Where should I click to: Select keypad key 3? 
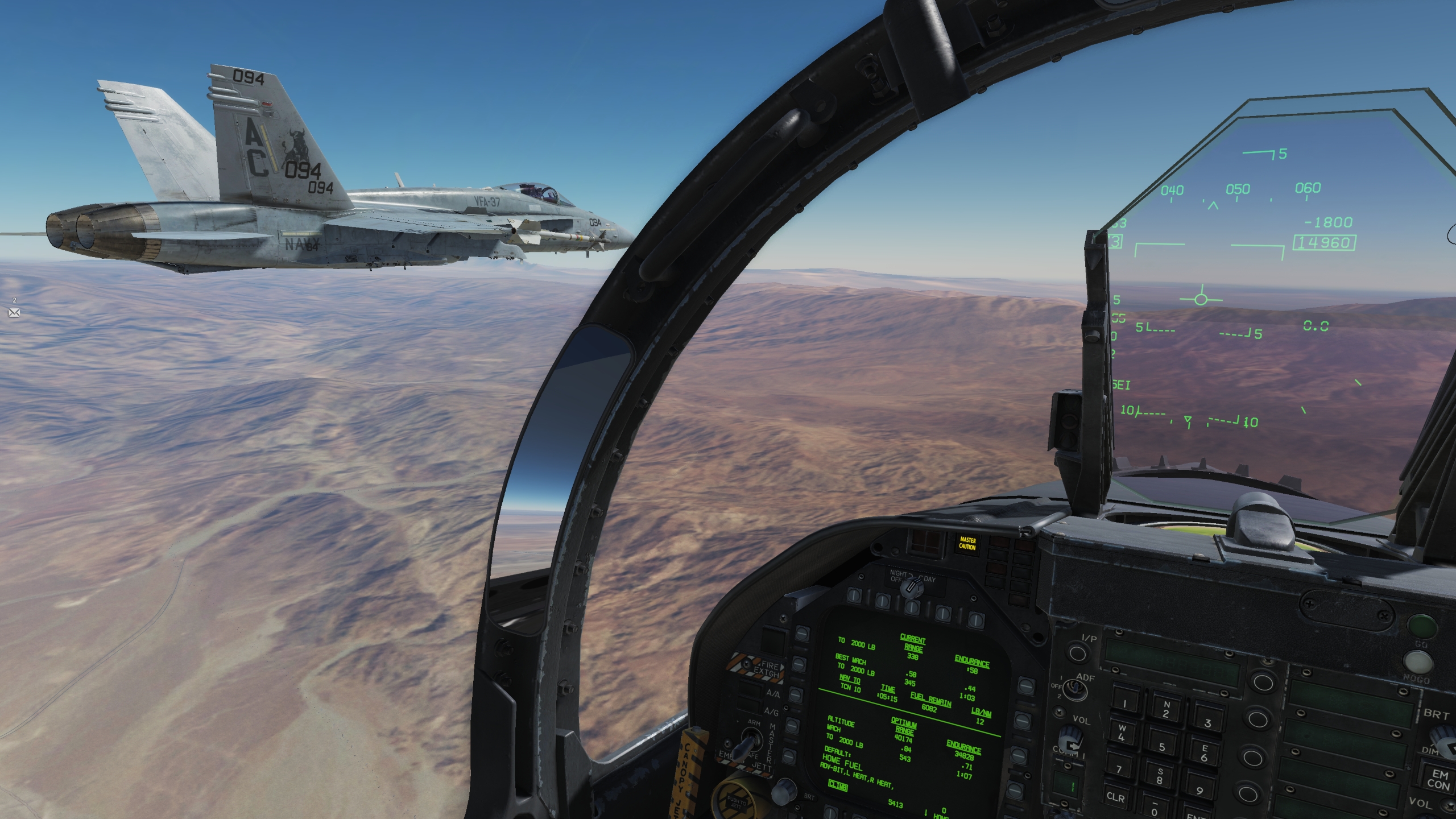[1207, 721]
